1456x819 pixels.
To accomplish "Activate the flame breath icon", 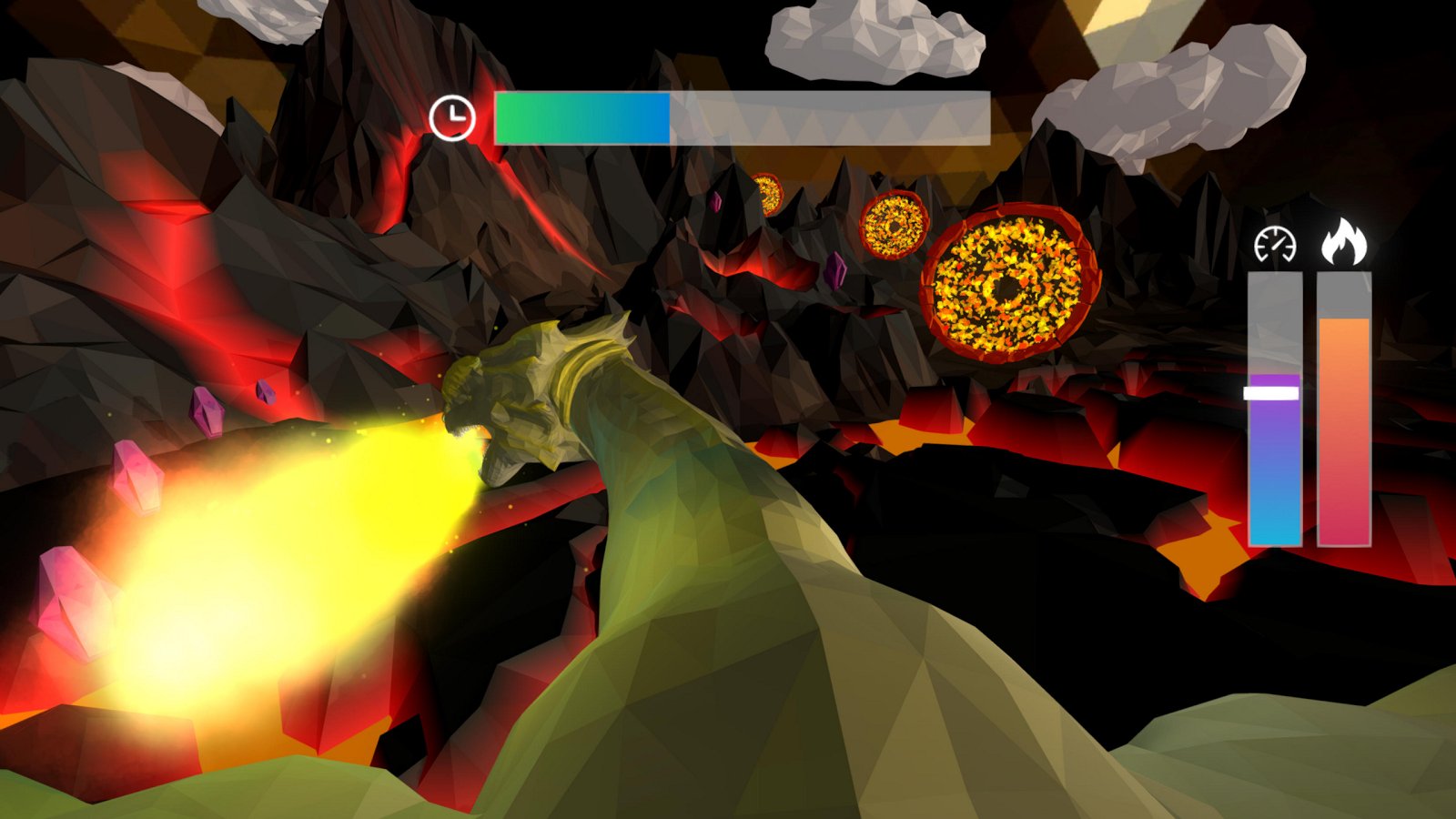I will tap(1344, 242).
